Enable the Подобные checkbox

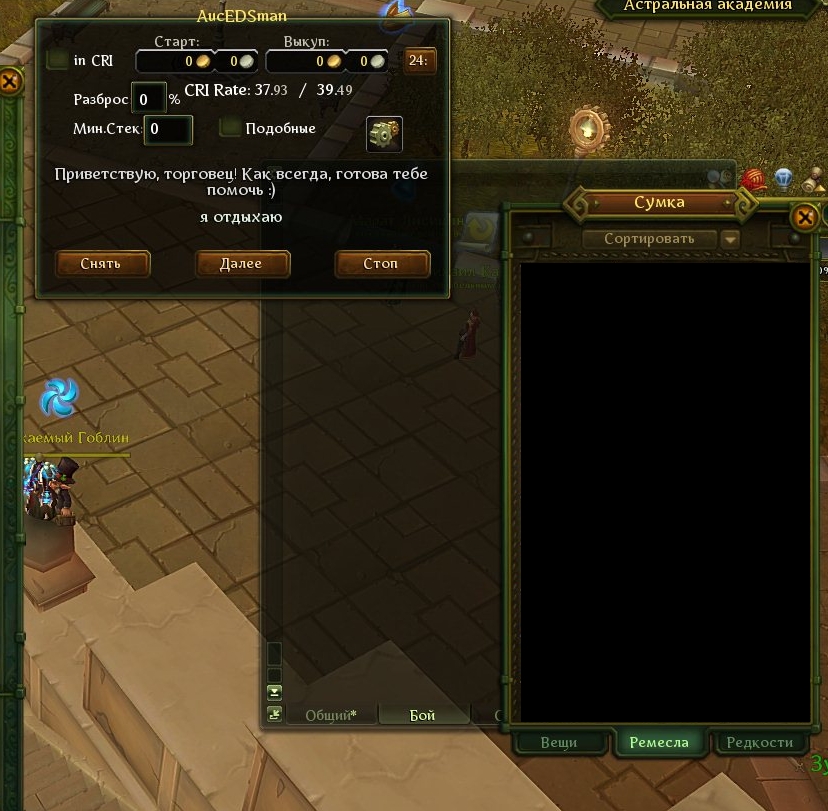point(231,128)
